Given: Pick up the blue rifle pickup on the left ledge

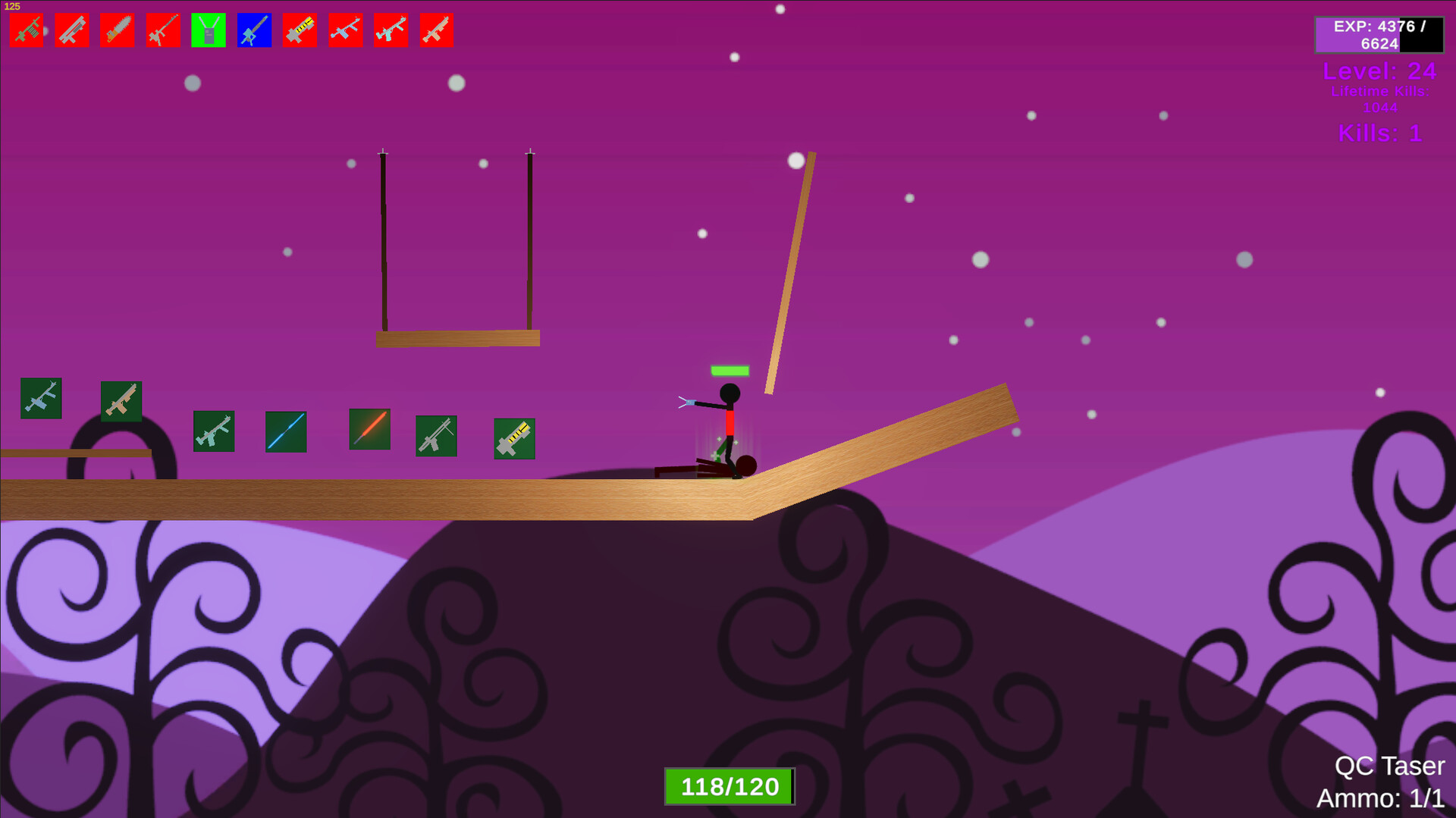Looking at the screenshot, I should click(x=42, y=400).
